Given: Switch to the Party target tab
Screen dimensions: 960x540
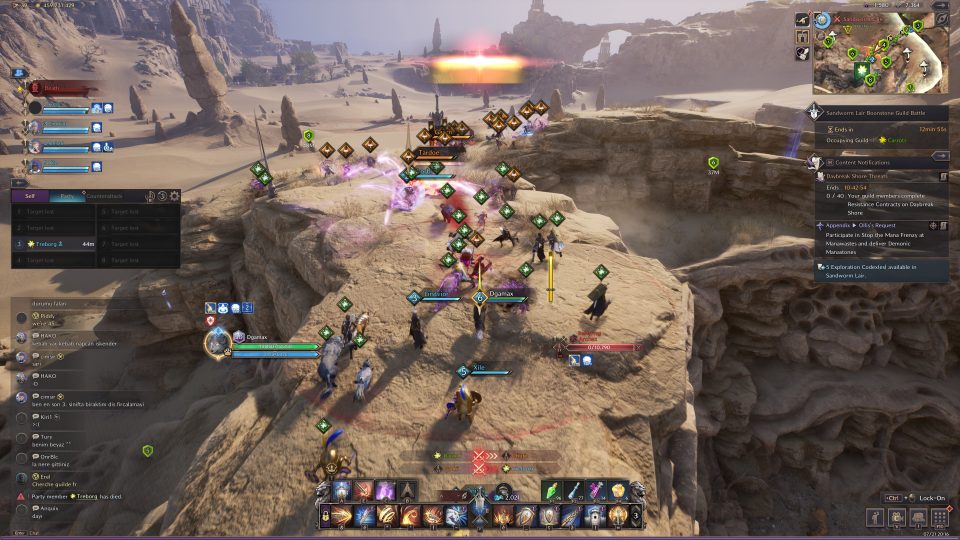Looking at the screenshot, I should [66, 196].
